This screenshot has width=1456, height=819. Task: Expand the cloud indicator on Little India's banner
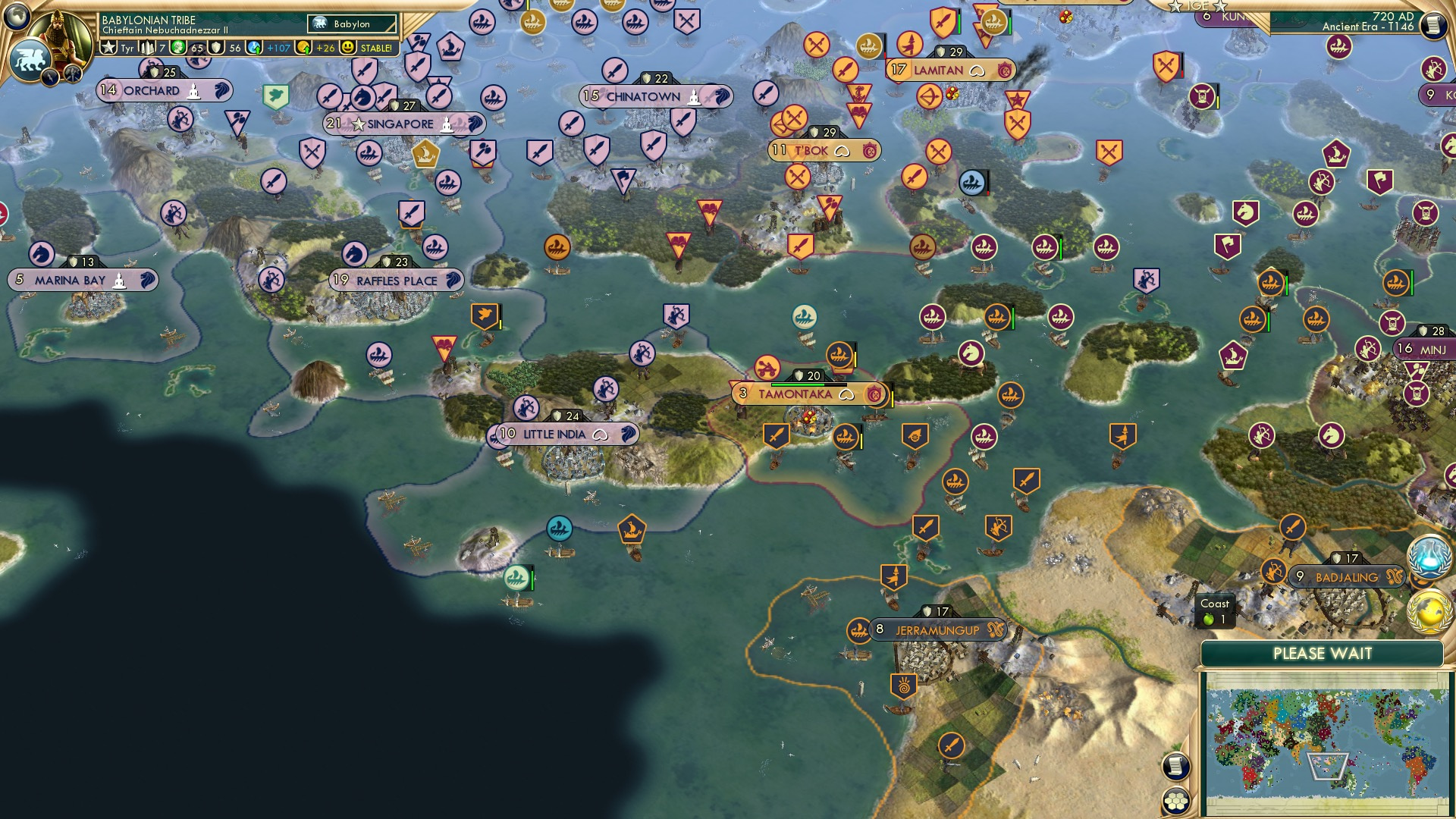click(601, 434)
